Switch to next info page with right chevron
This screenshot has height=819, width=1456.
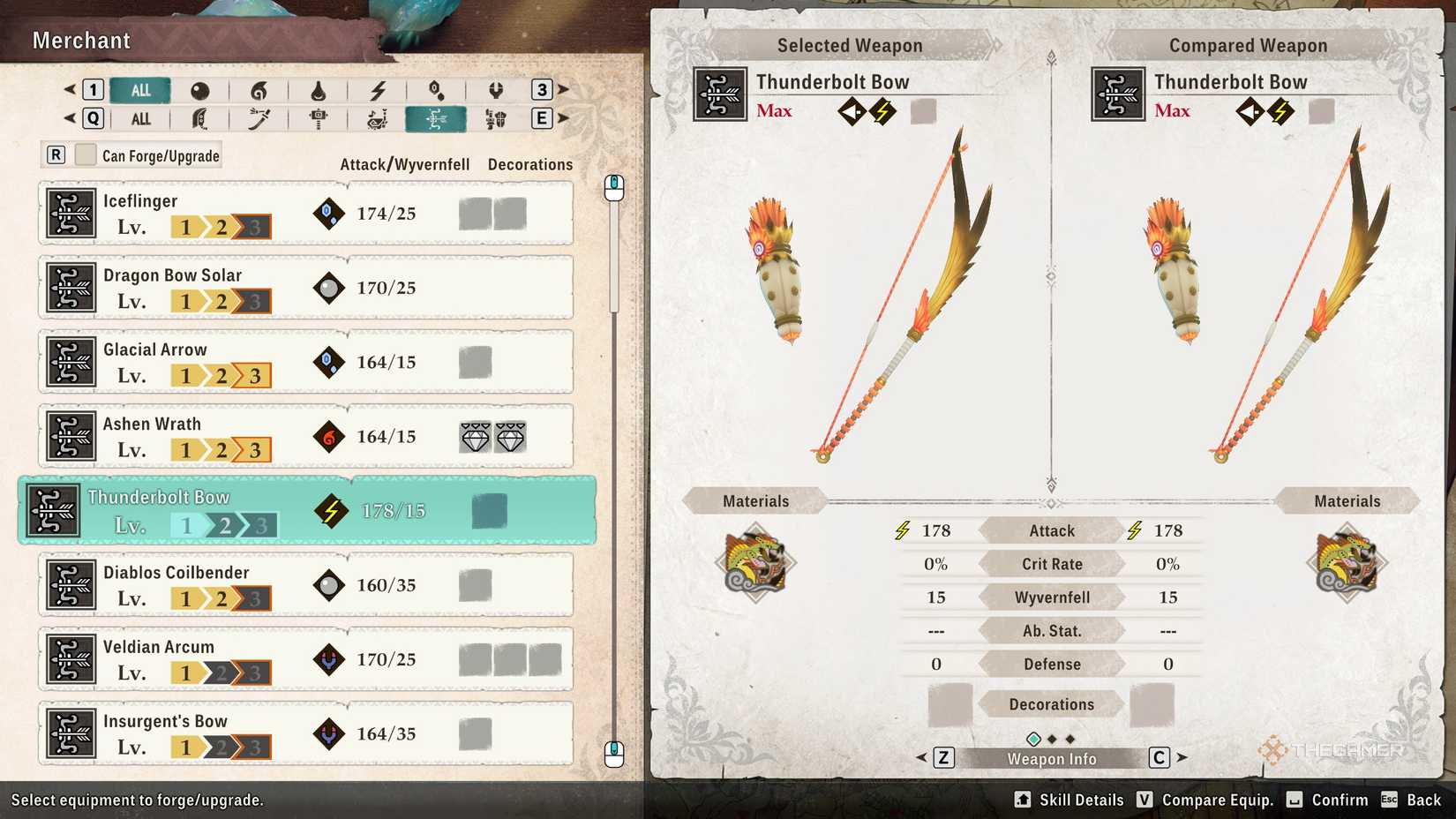1182,757
